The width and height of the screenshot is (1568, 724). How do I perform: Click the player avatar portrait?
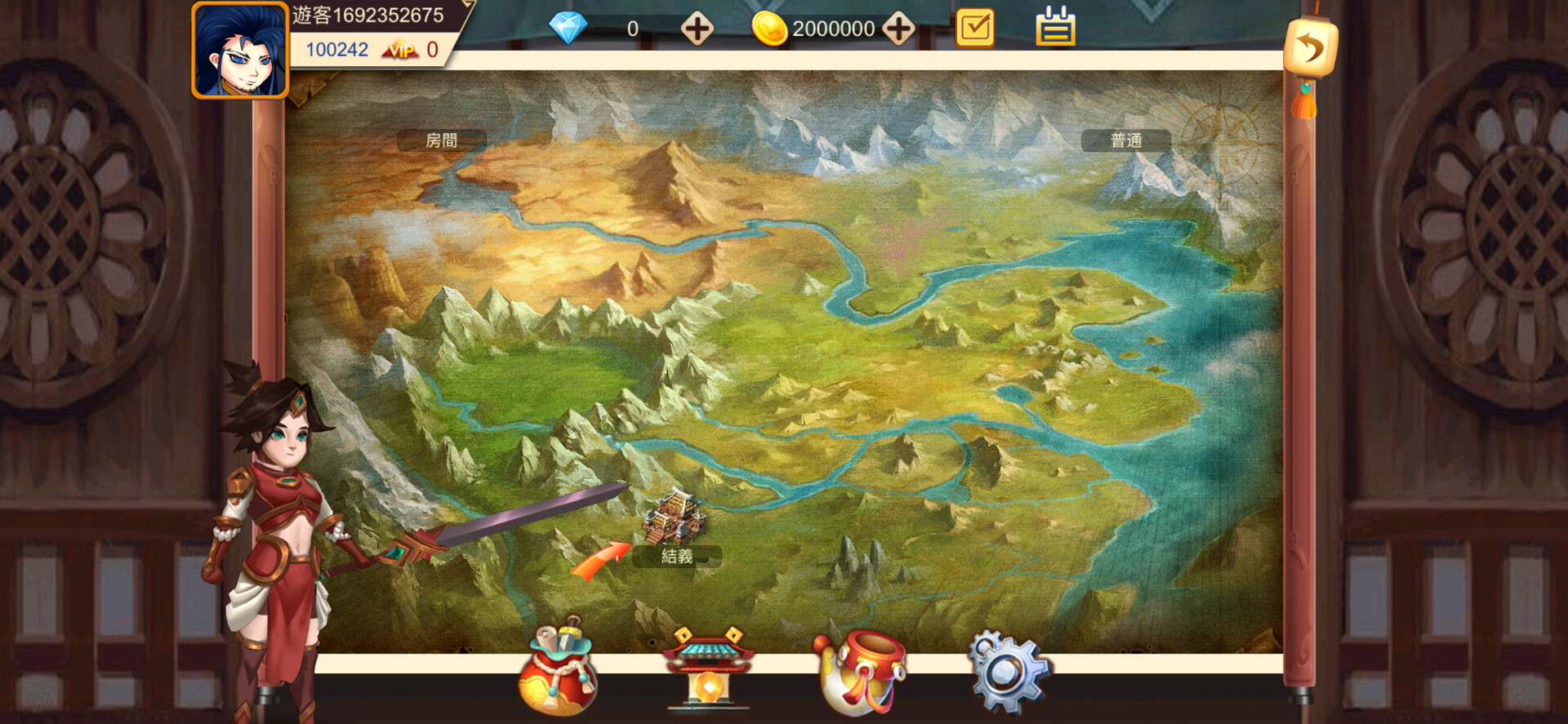pos(241,51)
